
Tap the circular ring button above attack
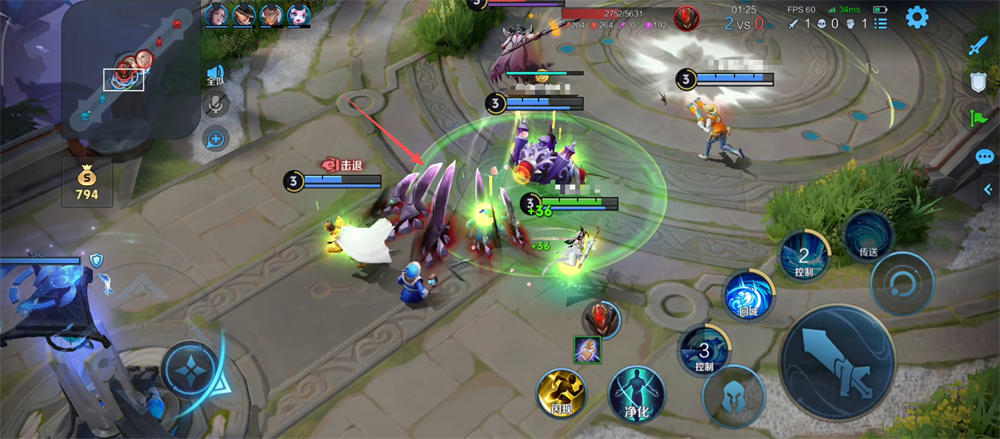[x=901, y=283]
